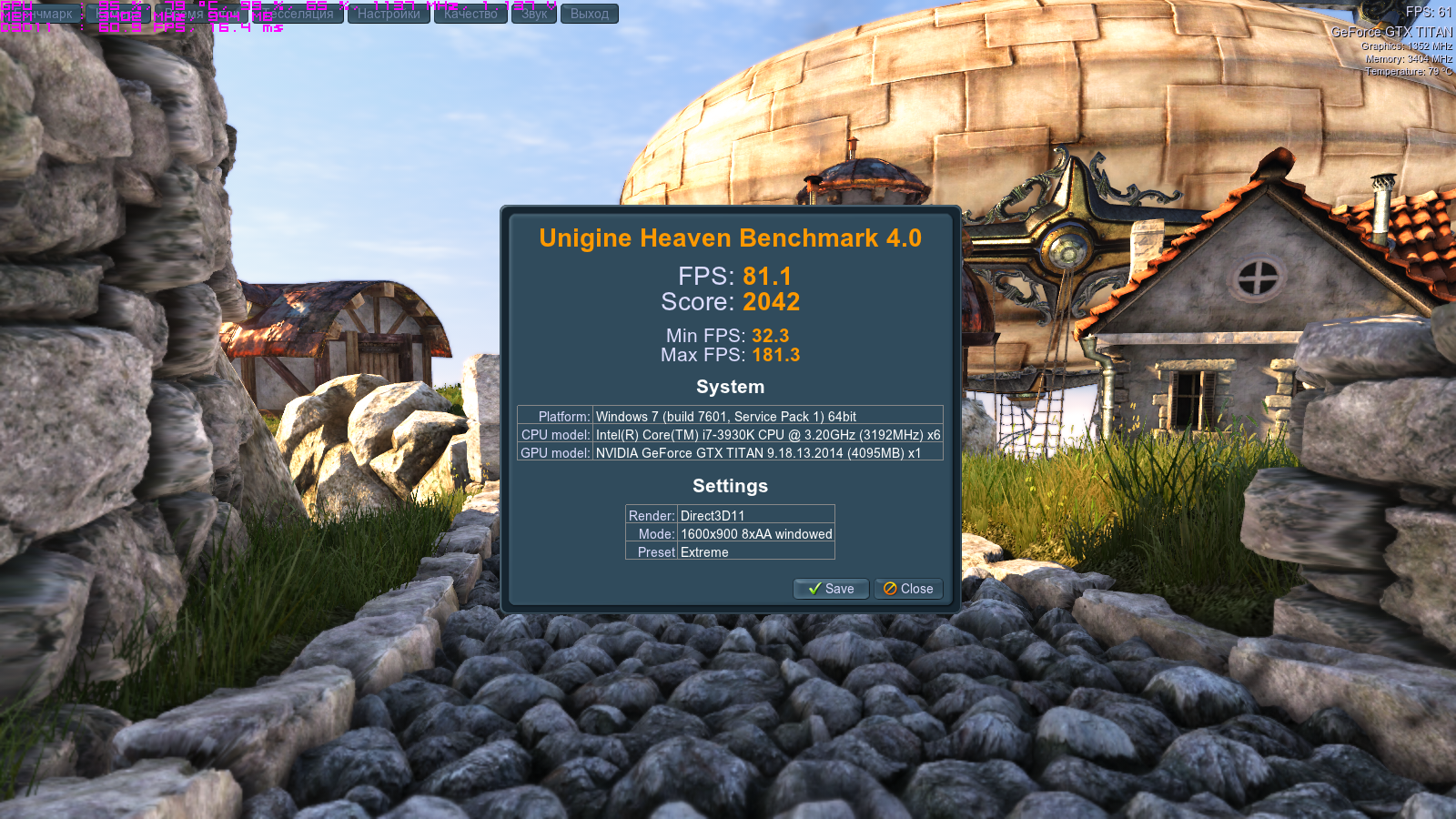
Task: Toggle the Тесселяция (Tessellation) button
Action: tap(297, 14)
